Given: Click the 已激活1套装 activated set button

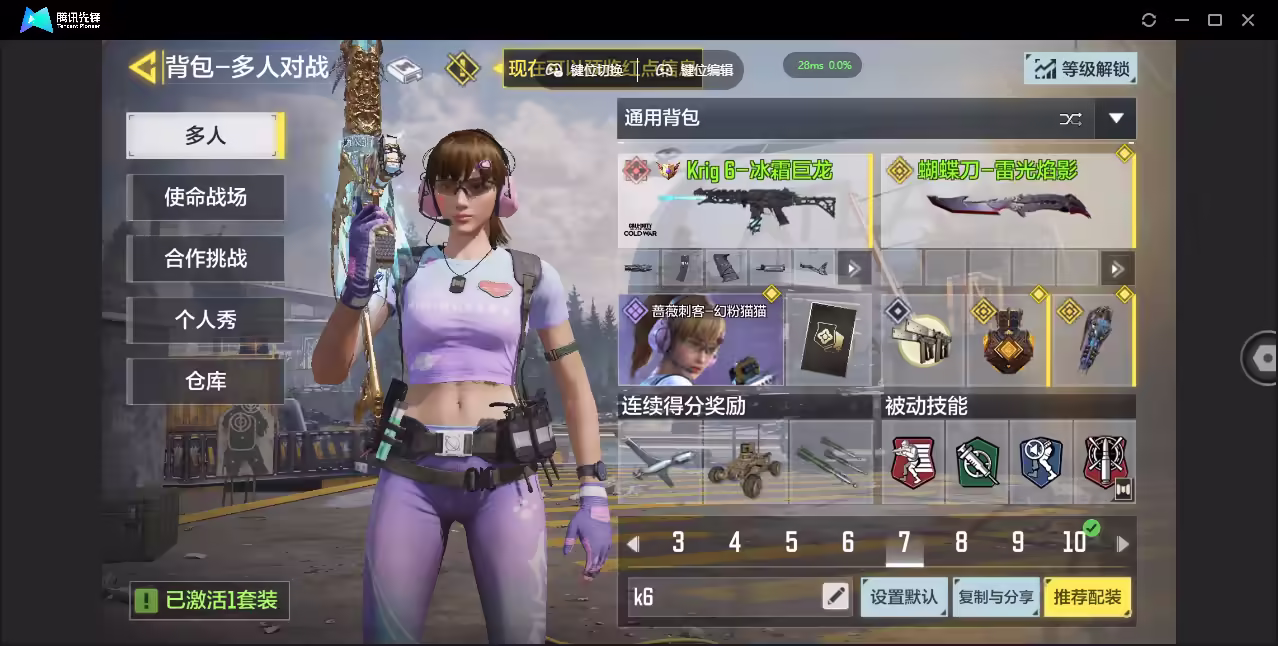Looking at the screenshot, I should 210,600.
